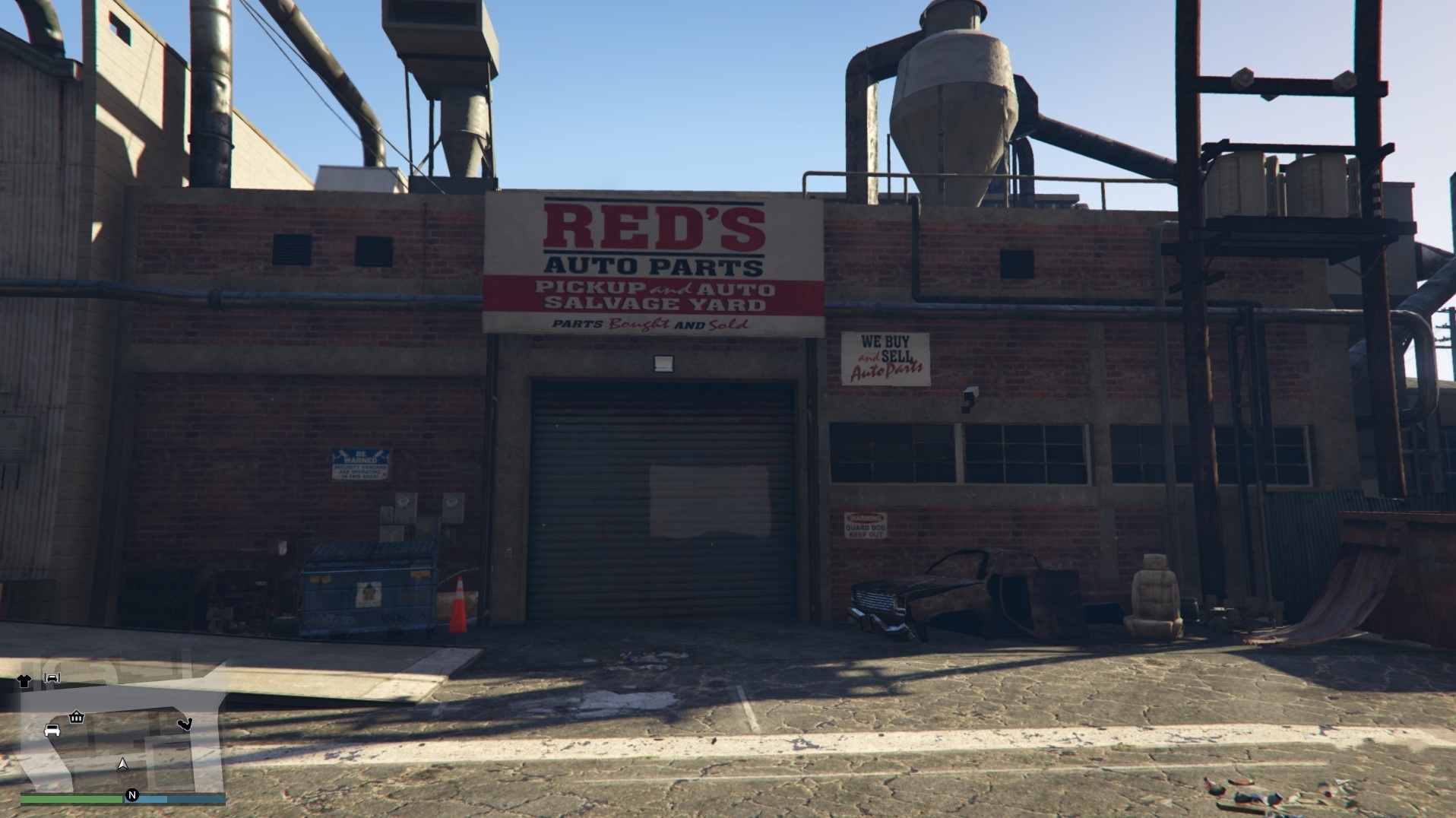Select the north 'N' compass marker on minimap
Viewport: 1456px width, 818px height.
click(132, 794)
